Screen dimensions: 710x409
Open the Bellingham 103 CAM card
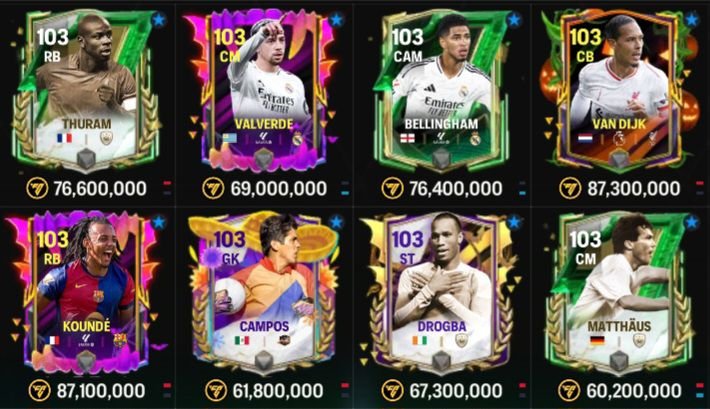click(x=444, y=90)
